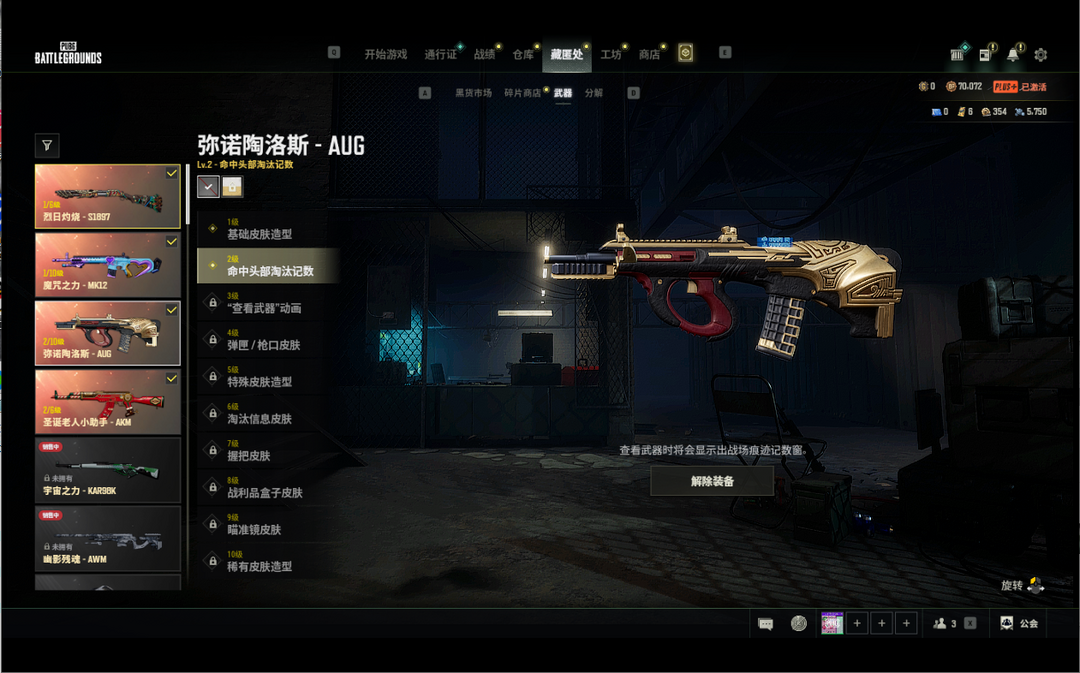
Task: Select level 1 基础皮肤造型 row
Action: click(267, 229)
